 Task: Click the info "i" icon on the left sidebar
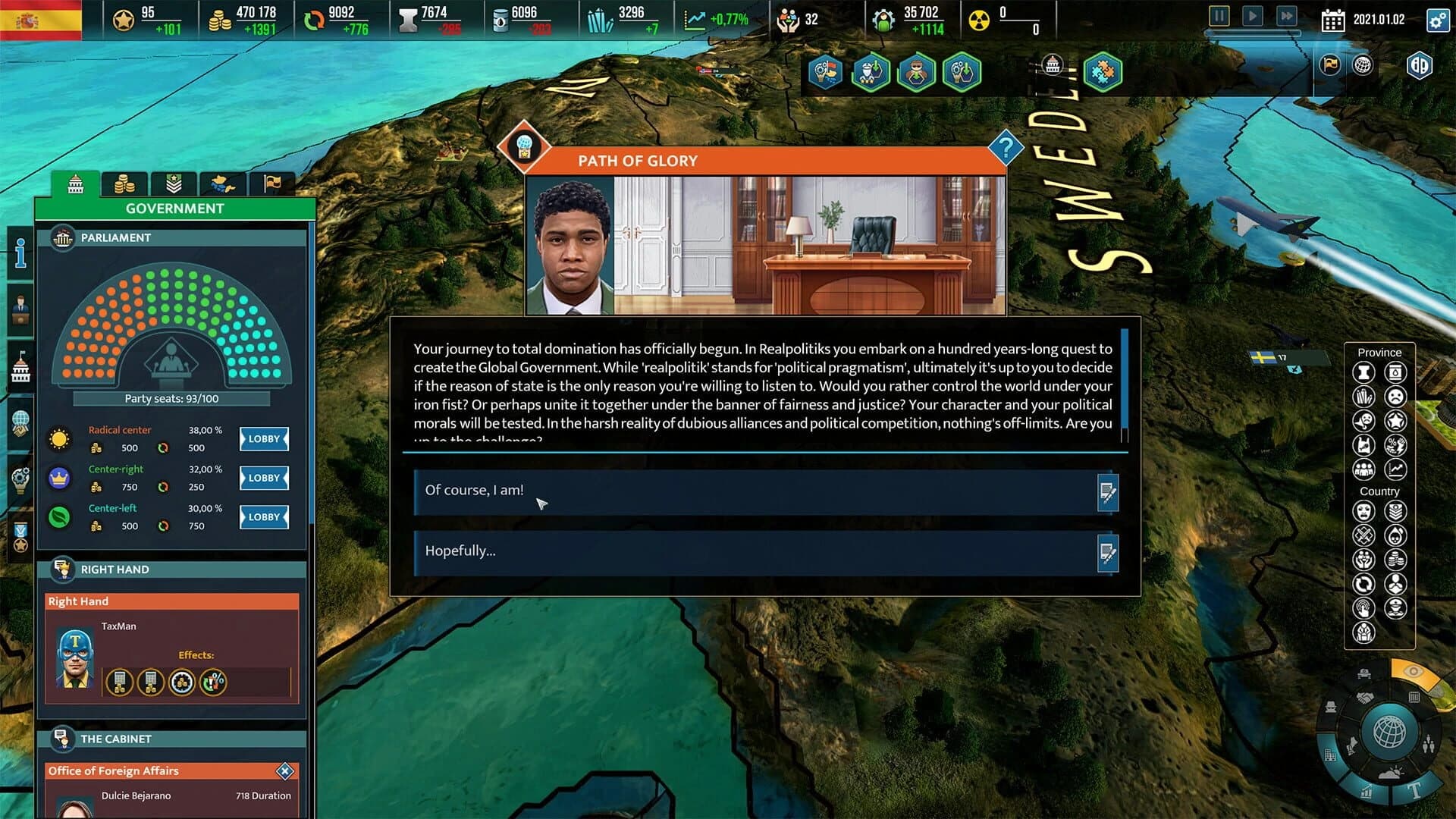click(x=20, y=254)
